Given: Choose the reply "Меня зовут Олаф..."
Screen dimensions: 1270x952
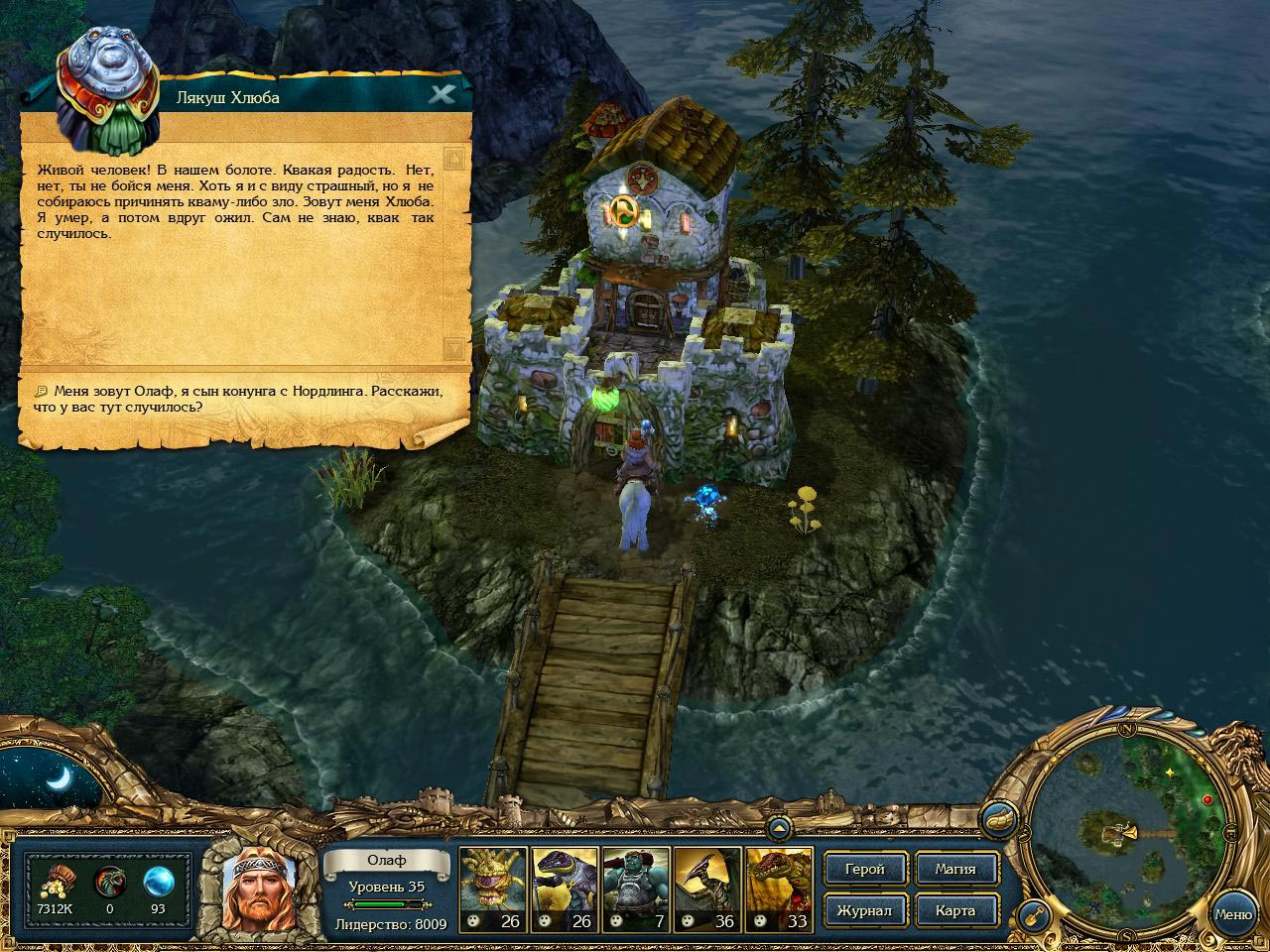Looking at the screenshot, I should click(238, 399).
